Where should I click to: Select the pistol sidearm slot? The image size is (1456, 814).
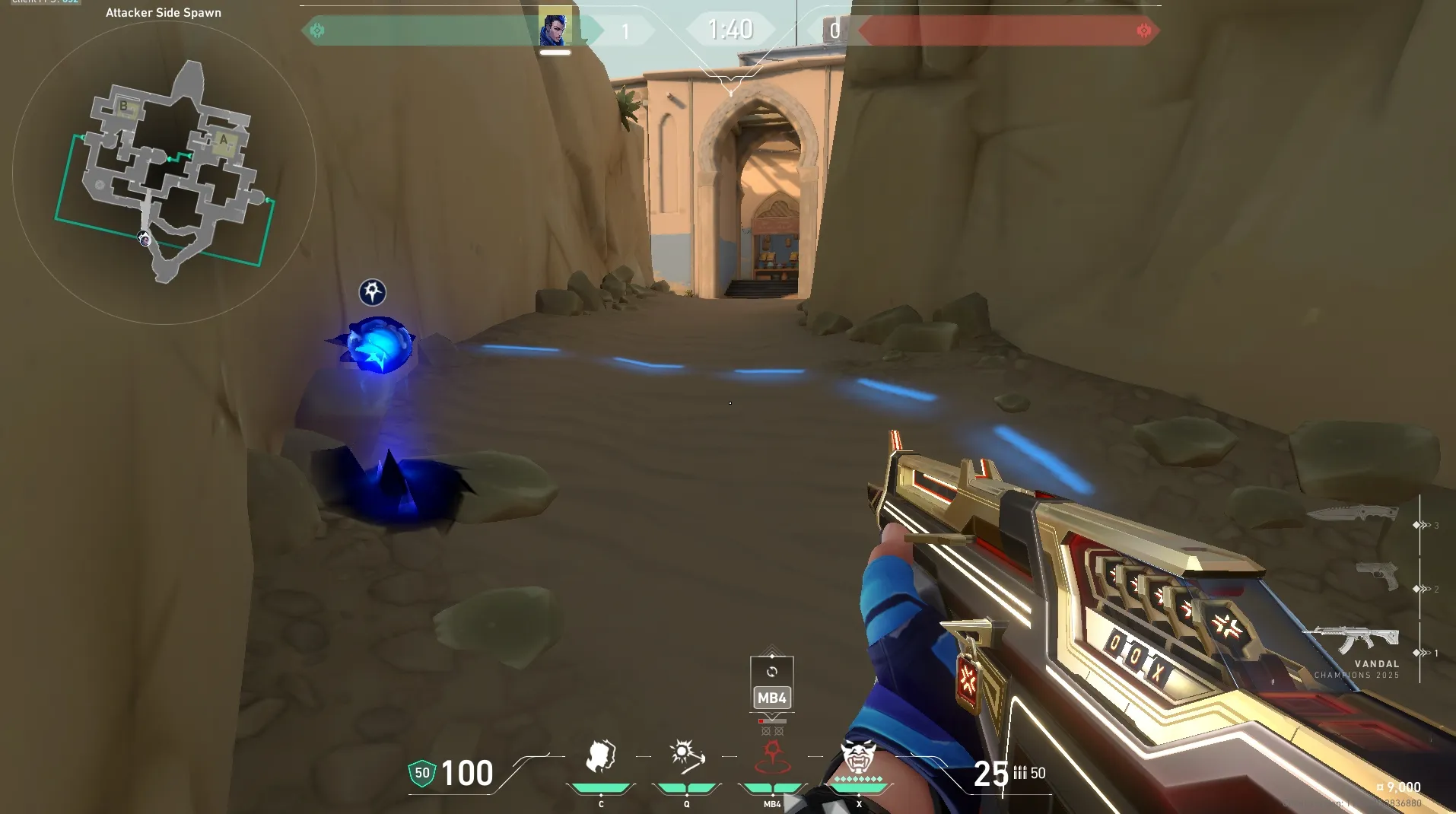click(1378, 575)
